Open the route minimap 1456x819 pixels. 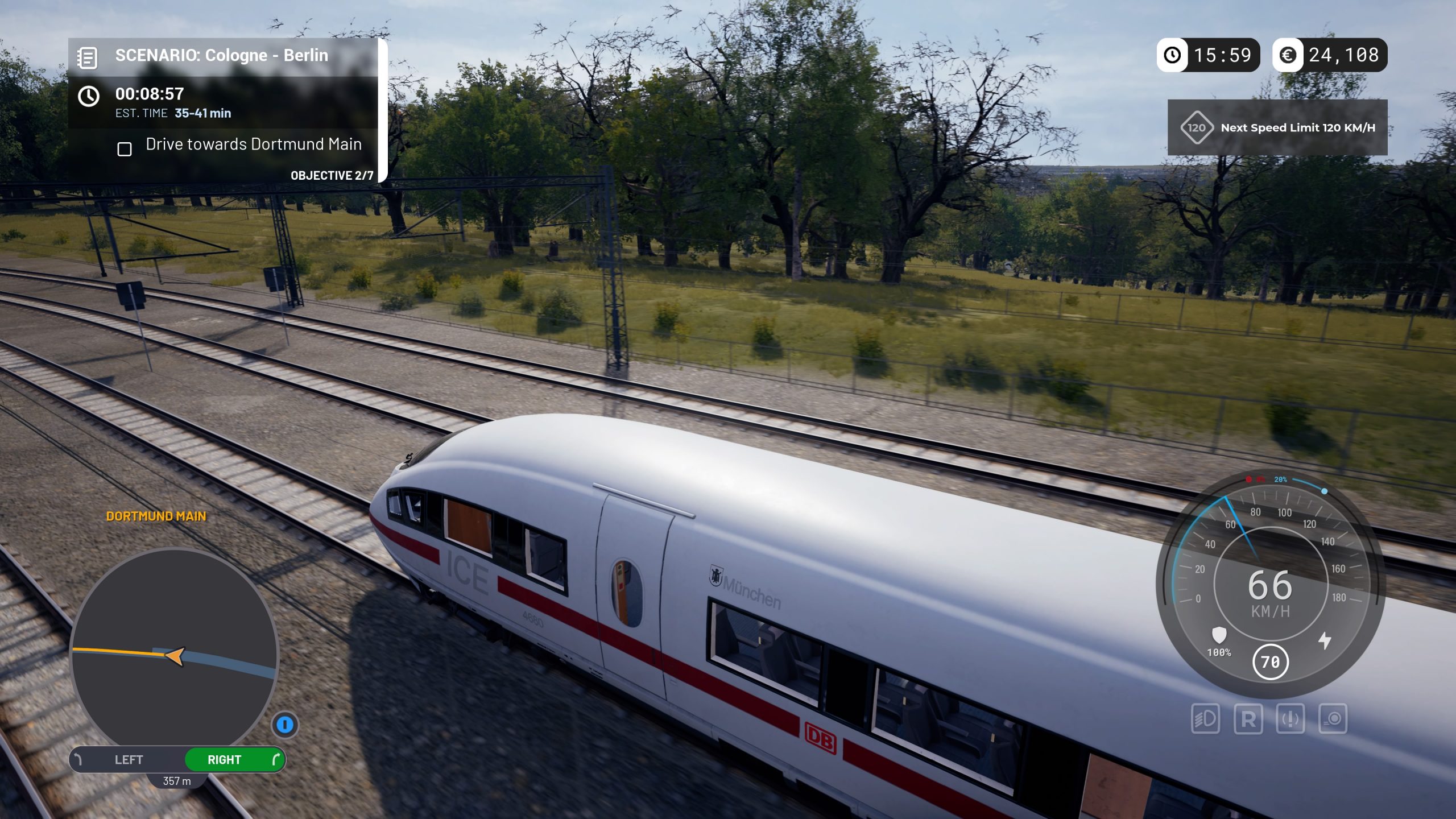coord(174,648)
